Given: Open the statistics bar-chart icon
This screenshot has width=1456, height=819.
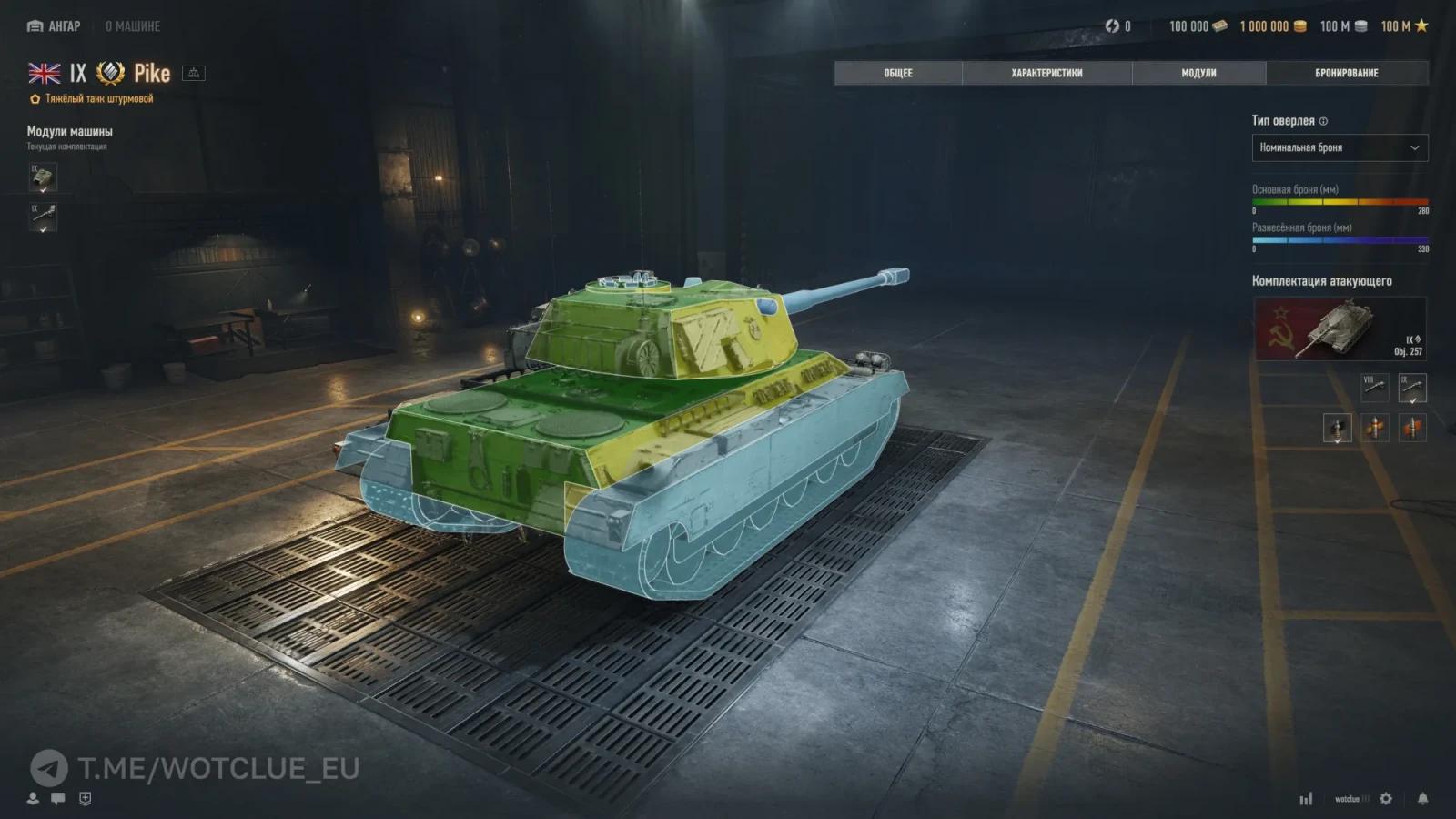Looking at the screenshot, I should point(1308,798).
